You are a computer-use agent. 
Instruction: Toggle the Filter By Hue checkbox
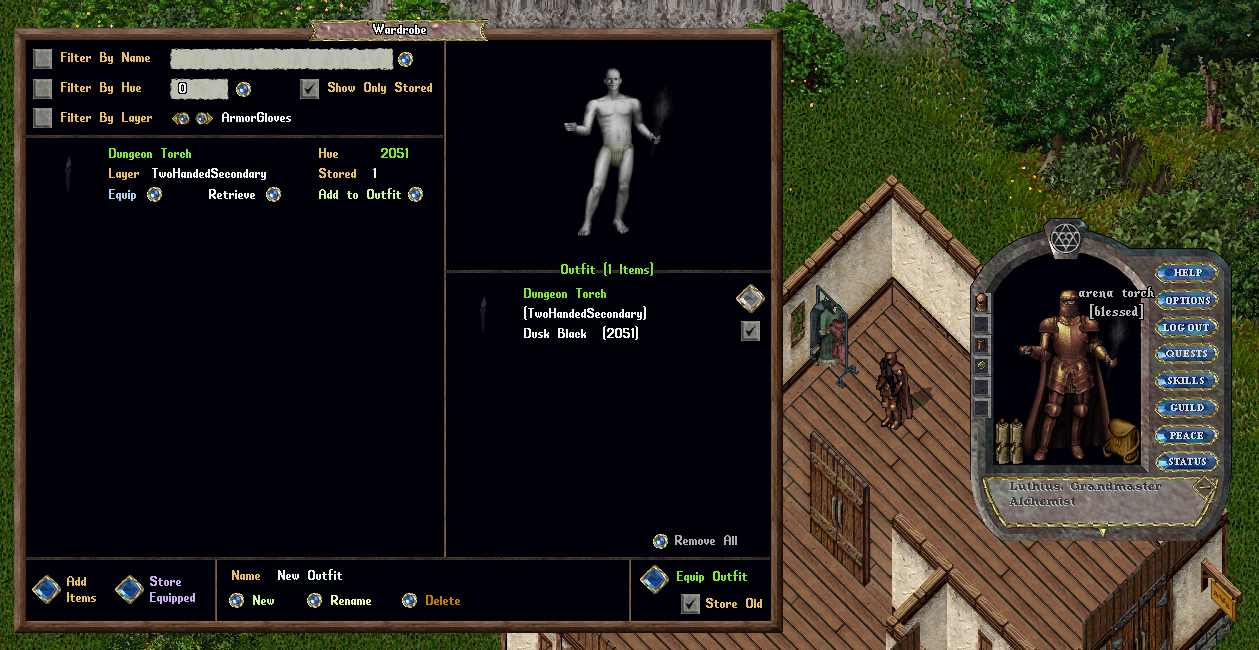[x=42, y=88]
